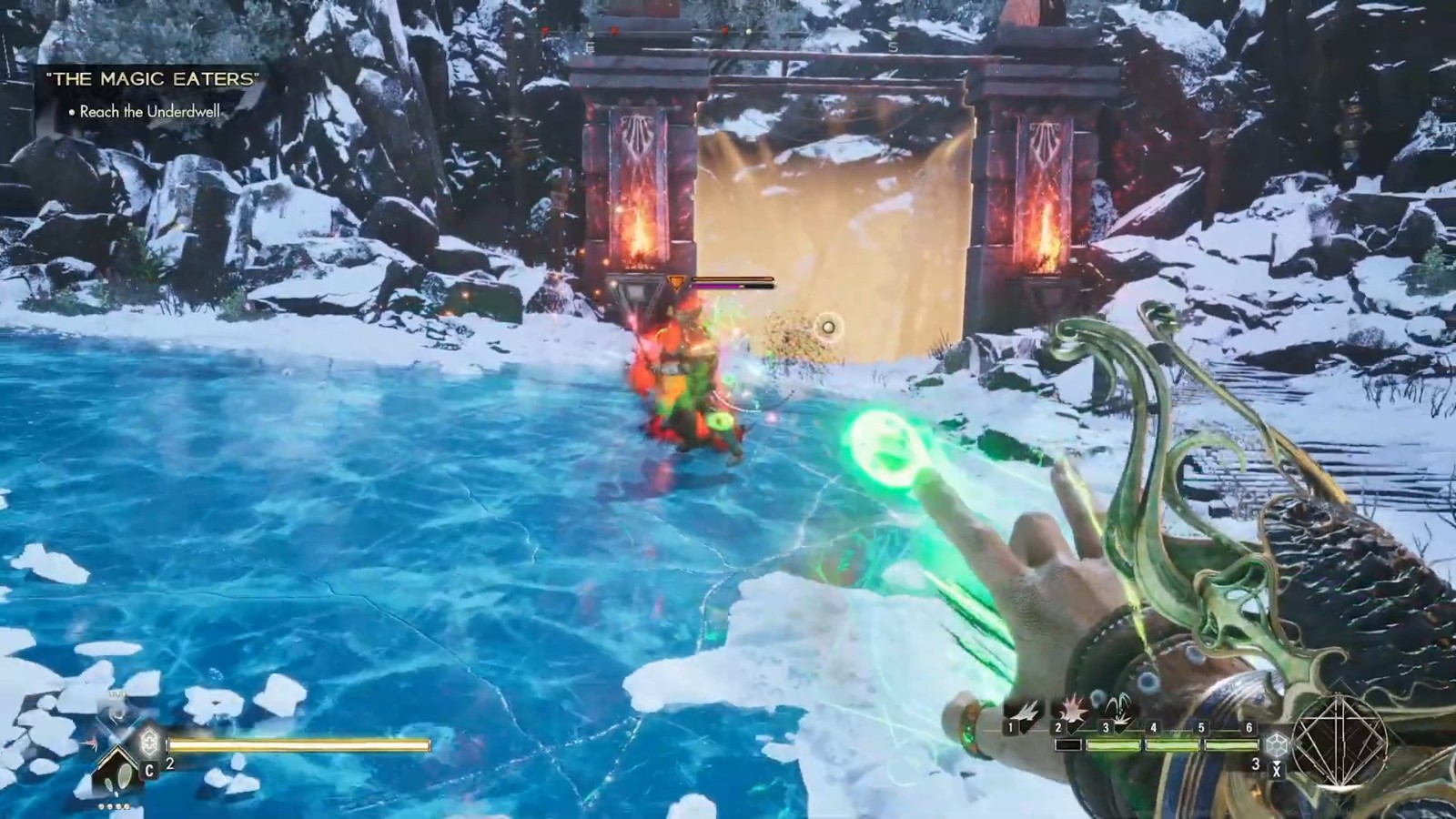Select the "Reach the Underdwell" objective
The height and width of the screenshot is (819, 1456).
150,112
